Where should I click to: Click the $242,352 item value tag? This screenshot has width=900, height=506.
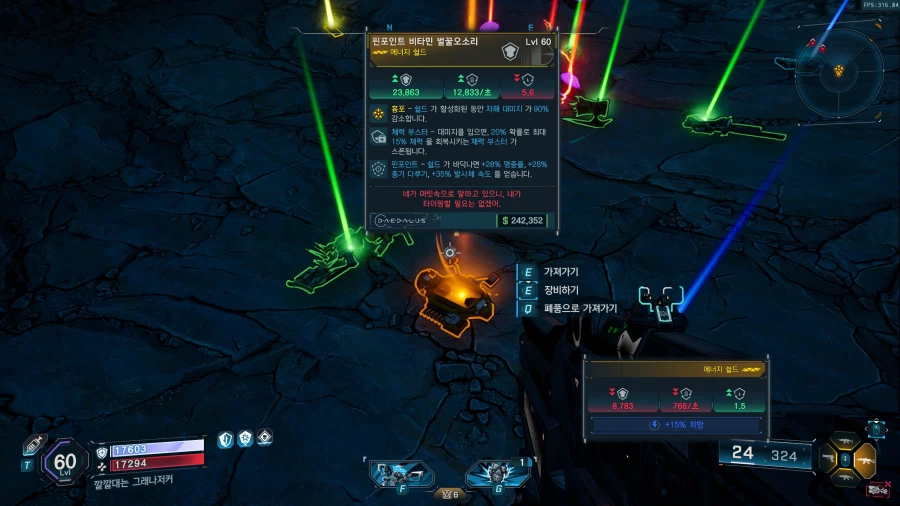click(523, 220)
